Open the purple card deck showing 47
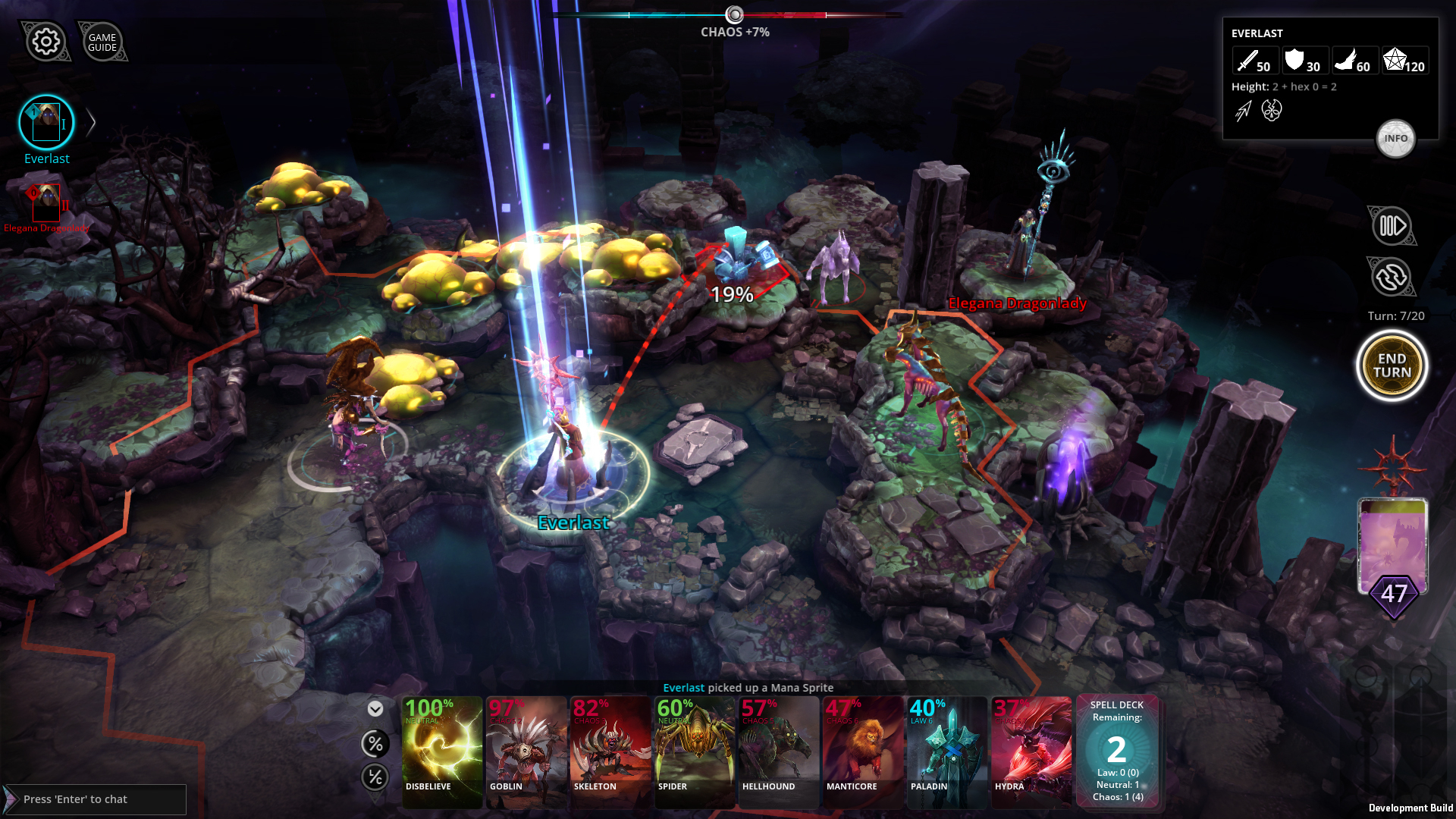This screenshot has height=819, width=1456. [1394, 548]
